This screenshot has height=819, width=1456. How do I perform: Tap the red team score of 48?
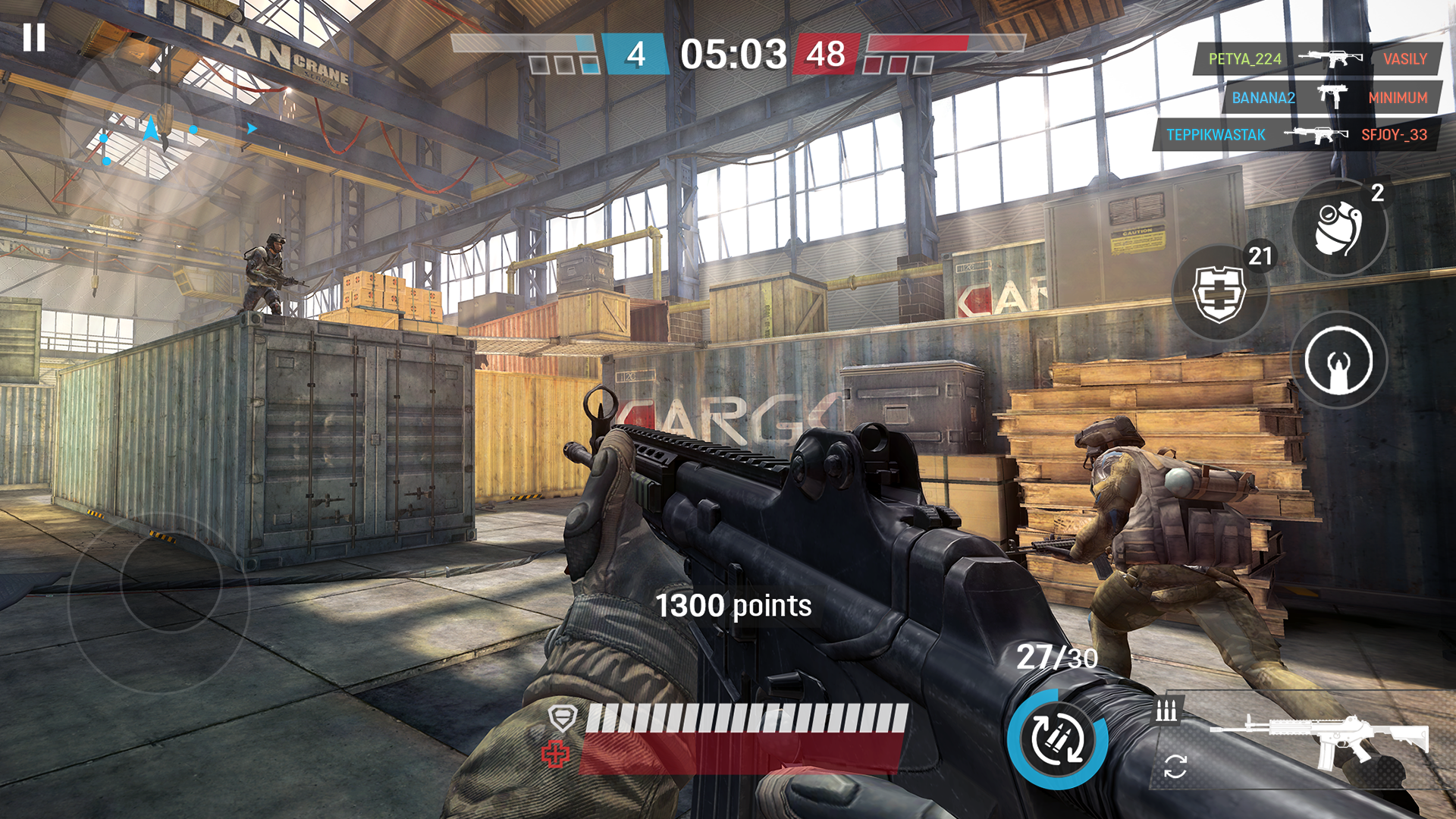pos(827,54)
